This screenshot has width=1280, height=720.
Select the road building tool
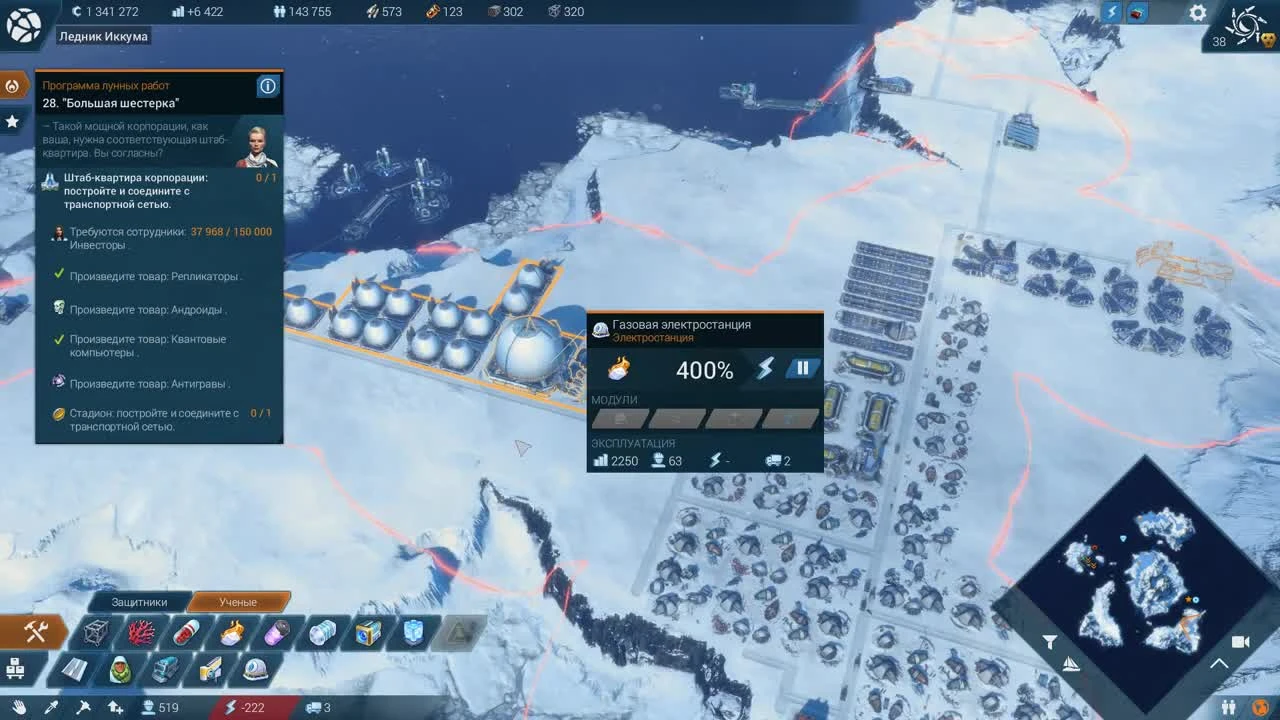click(73, 669)
